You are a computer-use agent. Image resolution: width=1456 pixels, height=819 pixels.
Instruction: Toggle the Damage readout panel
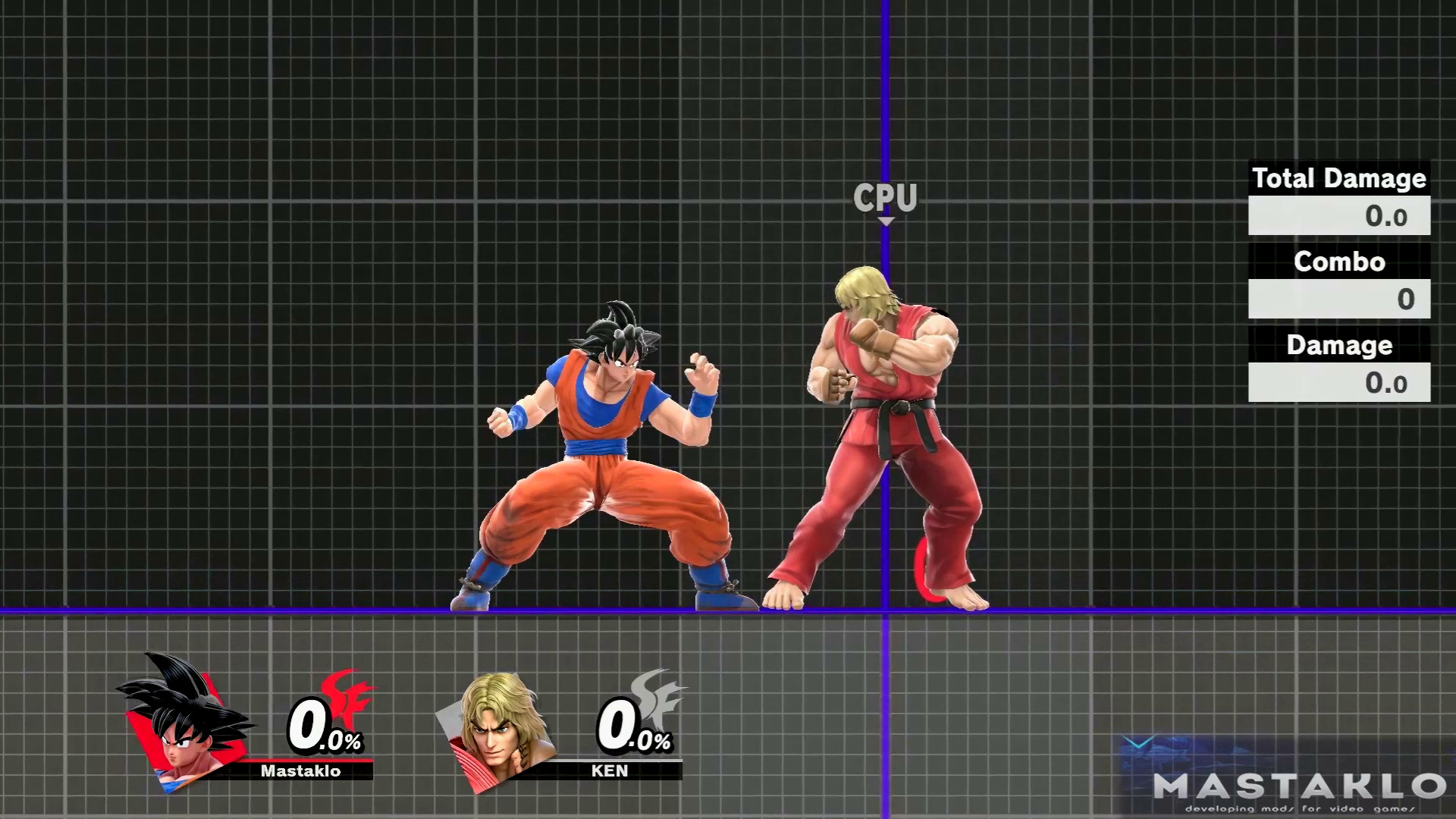(x=1339, y=345)
